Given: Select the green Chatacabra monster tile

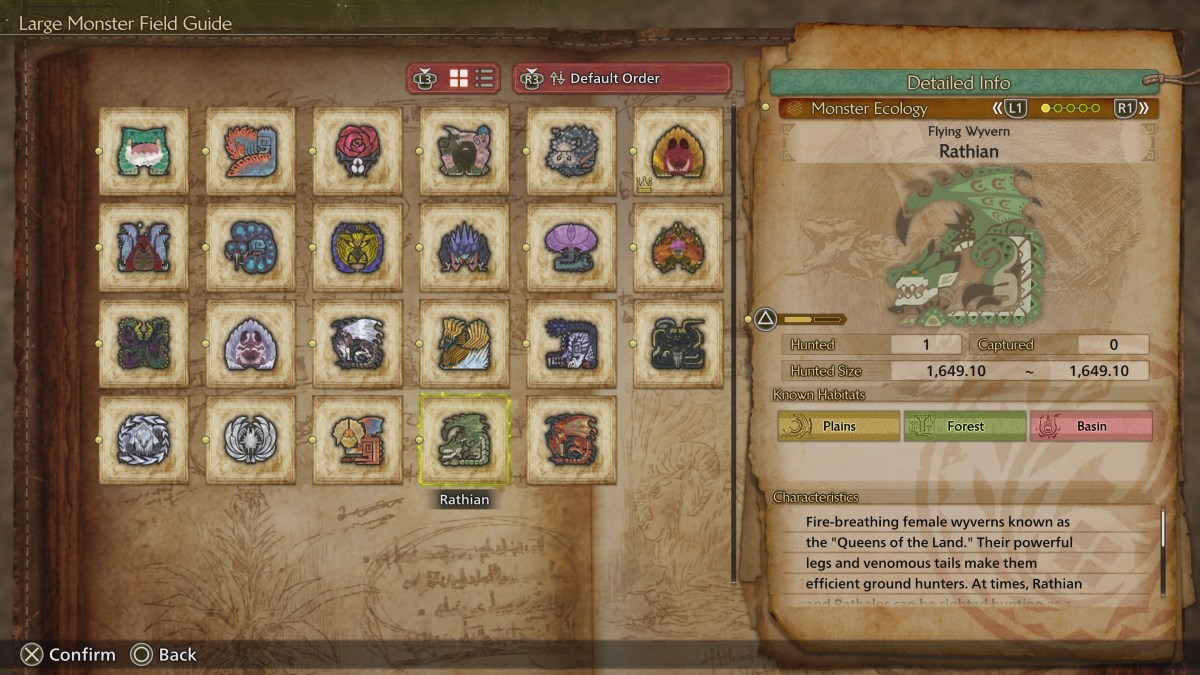Looking at the screenshot, I should (144, 151).
